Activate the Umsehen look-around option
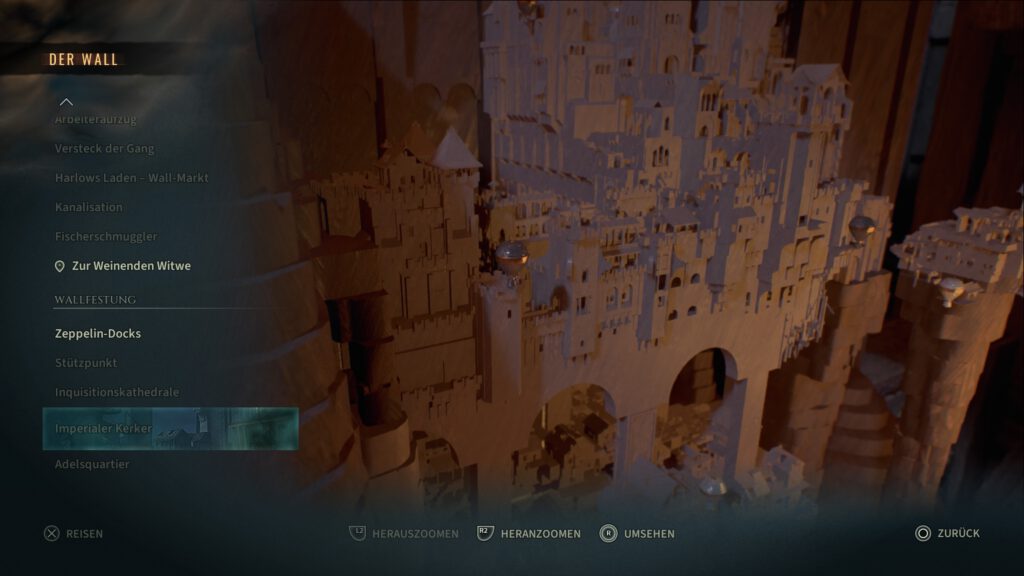Image resolution: width=1024 pixels, height=576 pixels. (637, 534)
